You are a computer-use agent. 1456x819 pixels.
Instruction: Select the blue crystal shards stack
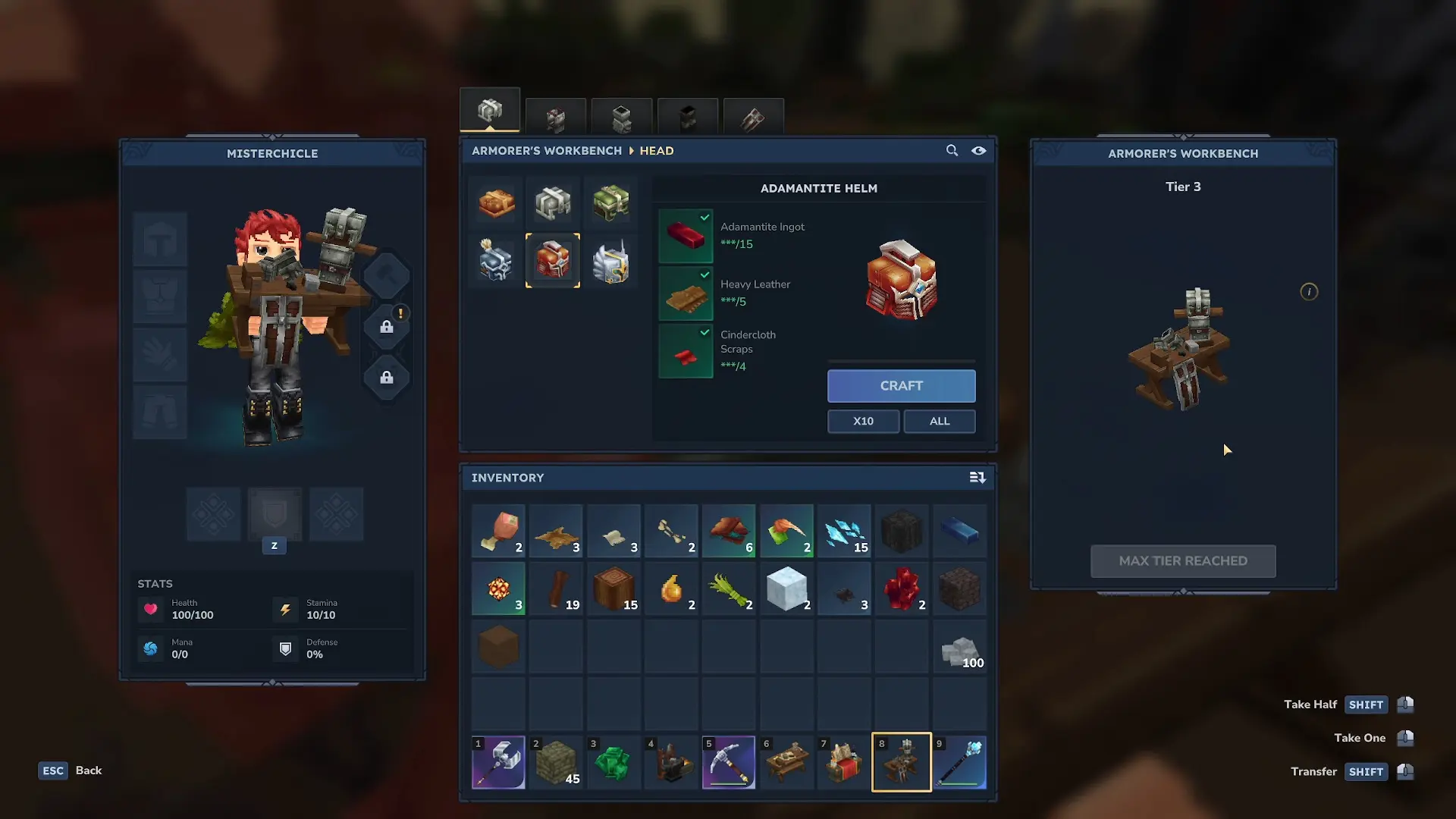tap(844, 532)
